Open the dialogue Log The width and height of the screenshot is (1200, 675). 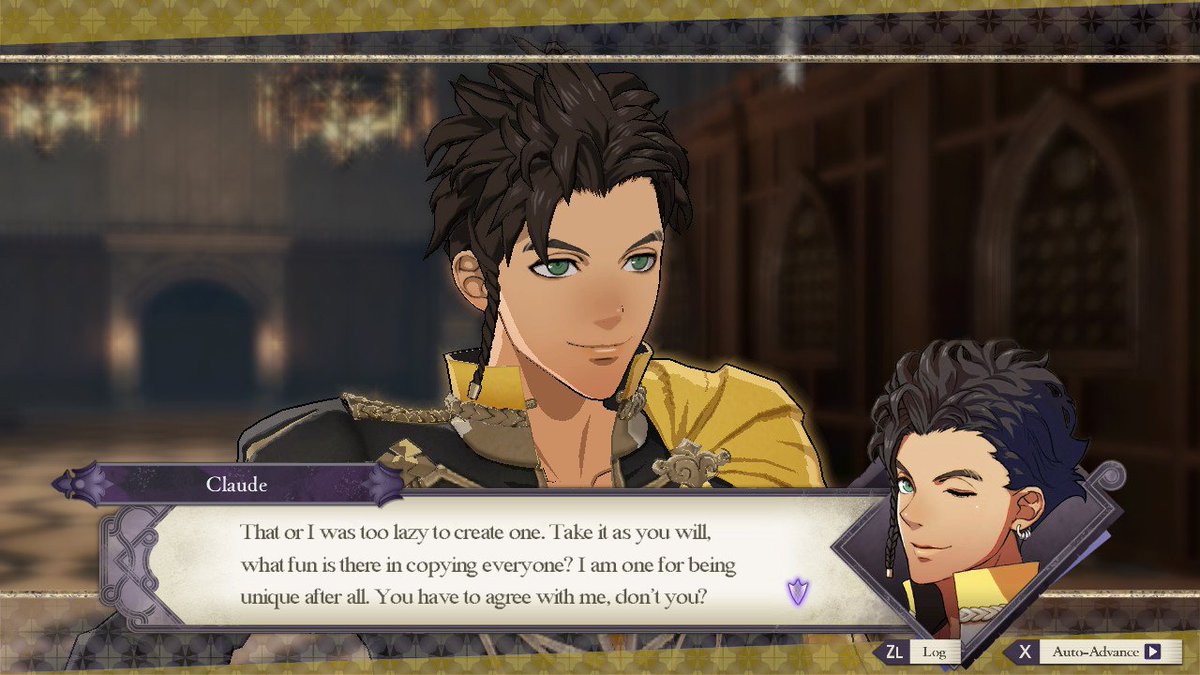point(923,652)
